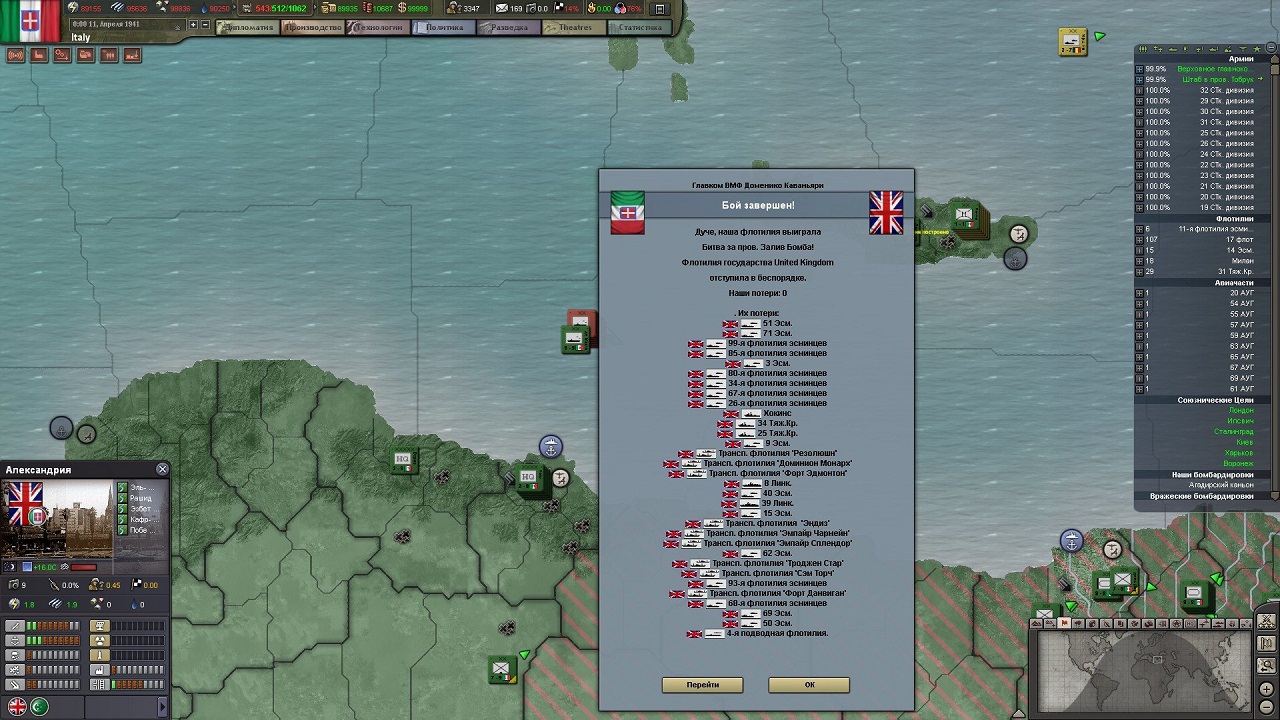Choose the Лондон allied objective
The image size is (1280, 720).
click(x=1240, y=411)
